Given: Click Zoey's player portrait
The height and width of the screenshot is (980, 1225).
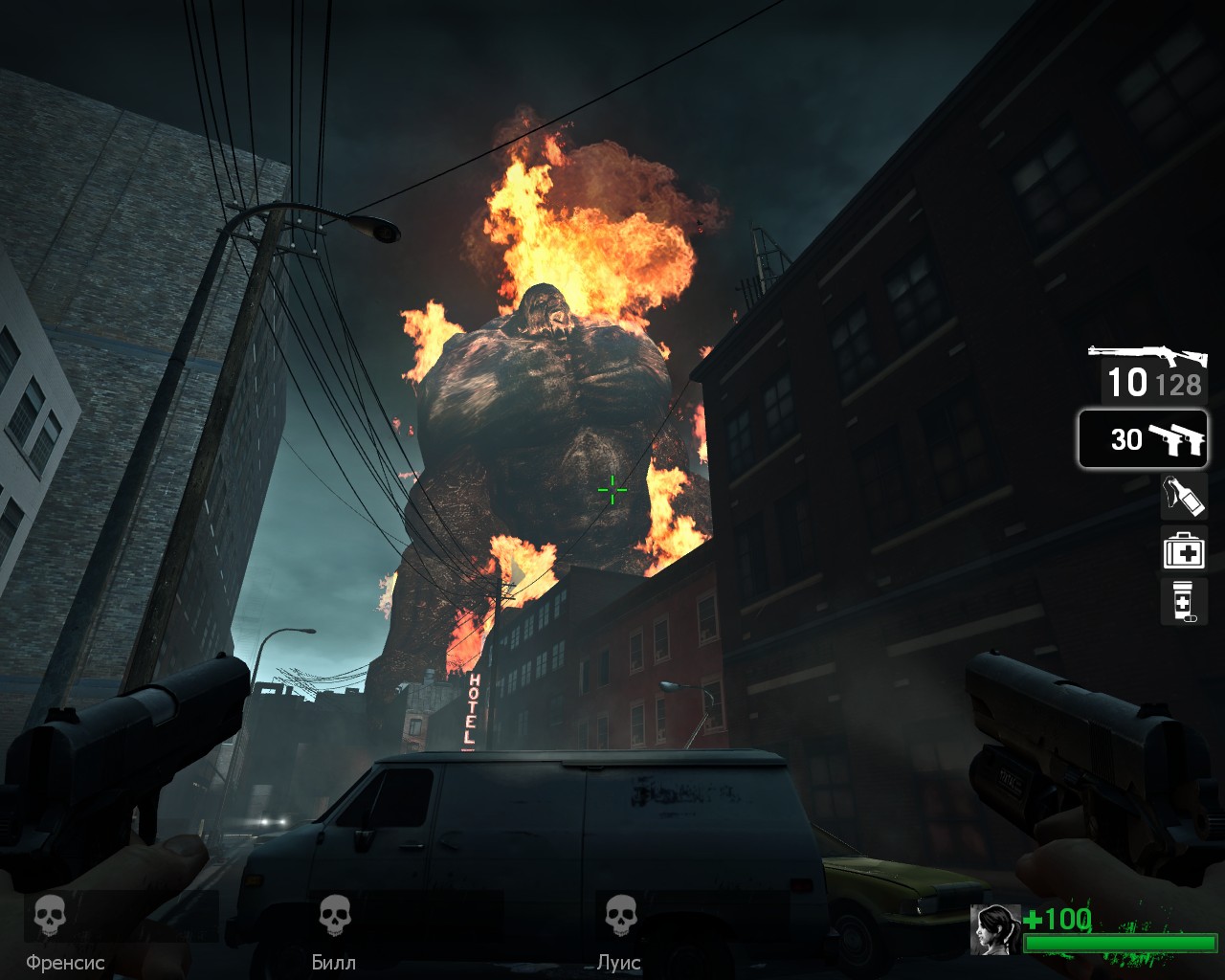Looking at the screenshot, I should tap(995, 929).
